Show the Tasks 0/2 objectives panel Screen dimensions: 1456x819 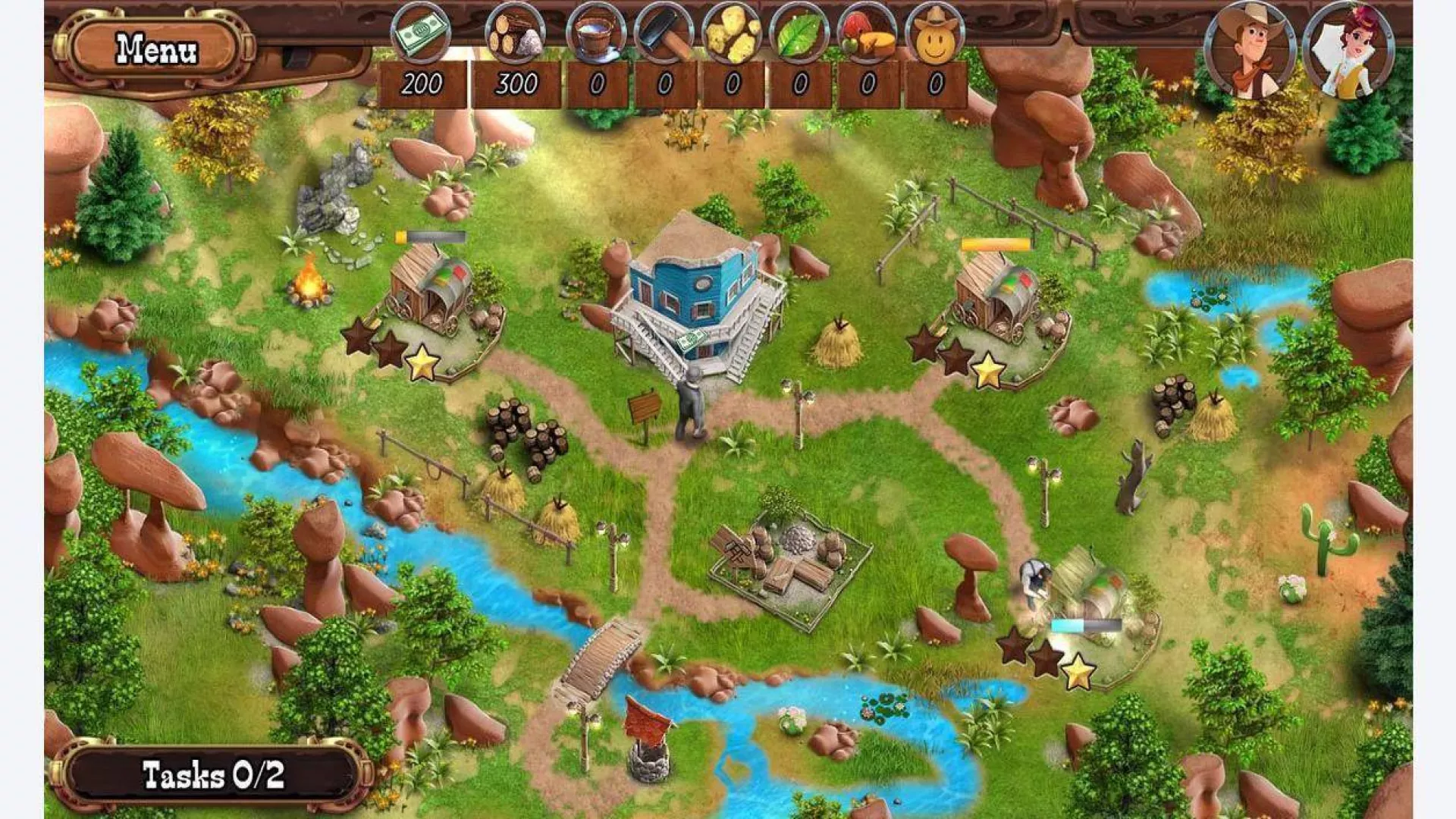(x=212, y=775)
